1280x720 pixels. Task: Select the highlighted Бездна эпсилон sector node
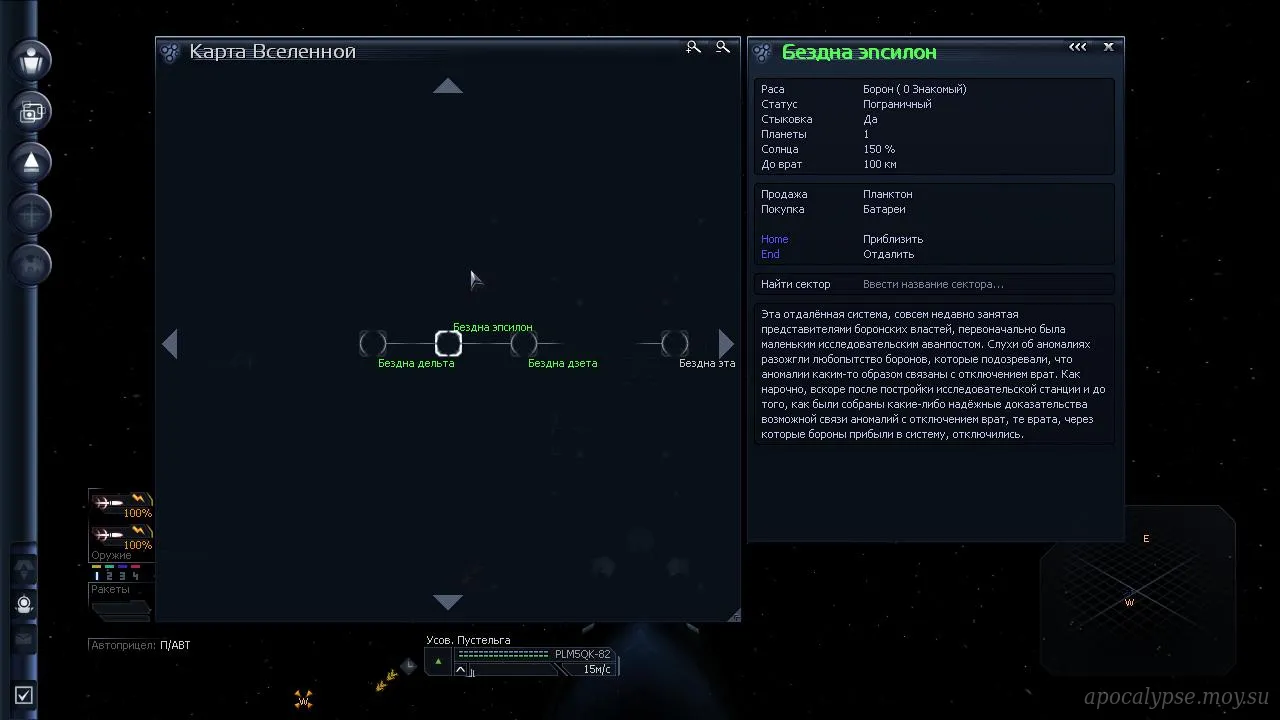point(448,344)
